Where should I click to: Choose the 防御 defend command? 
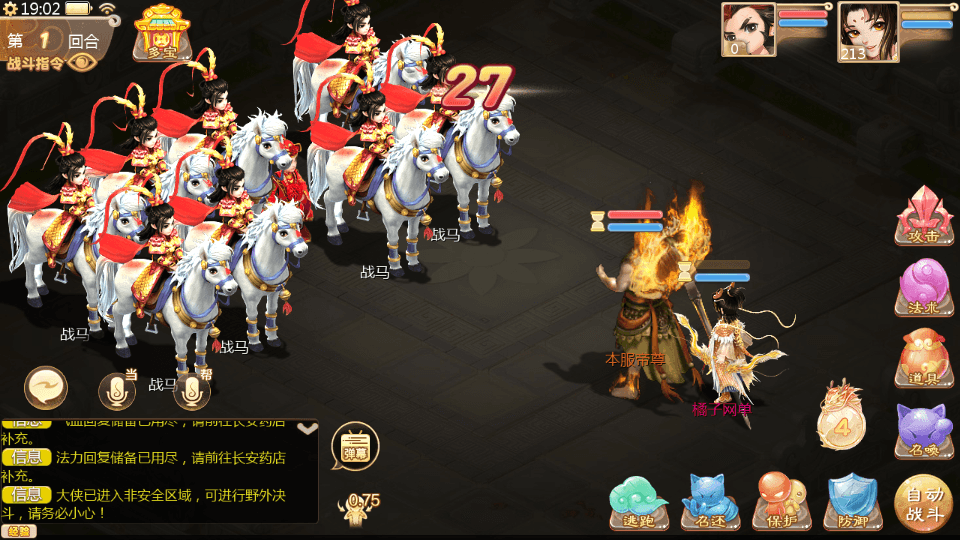[x=852, y=501]
